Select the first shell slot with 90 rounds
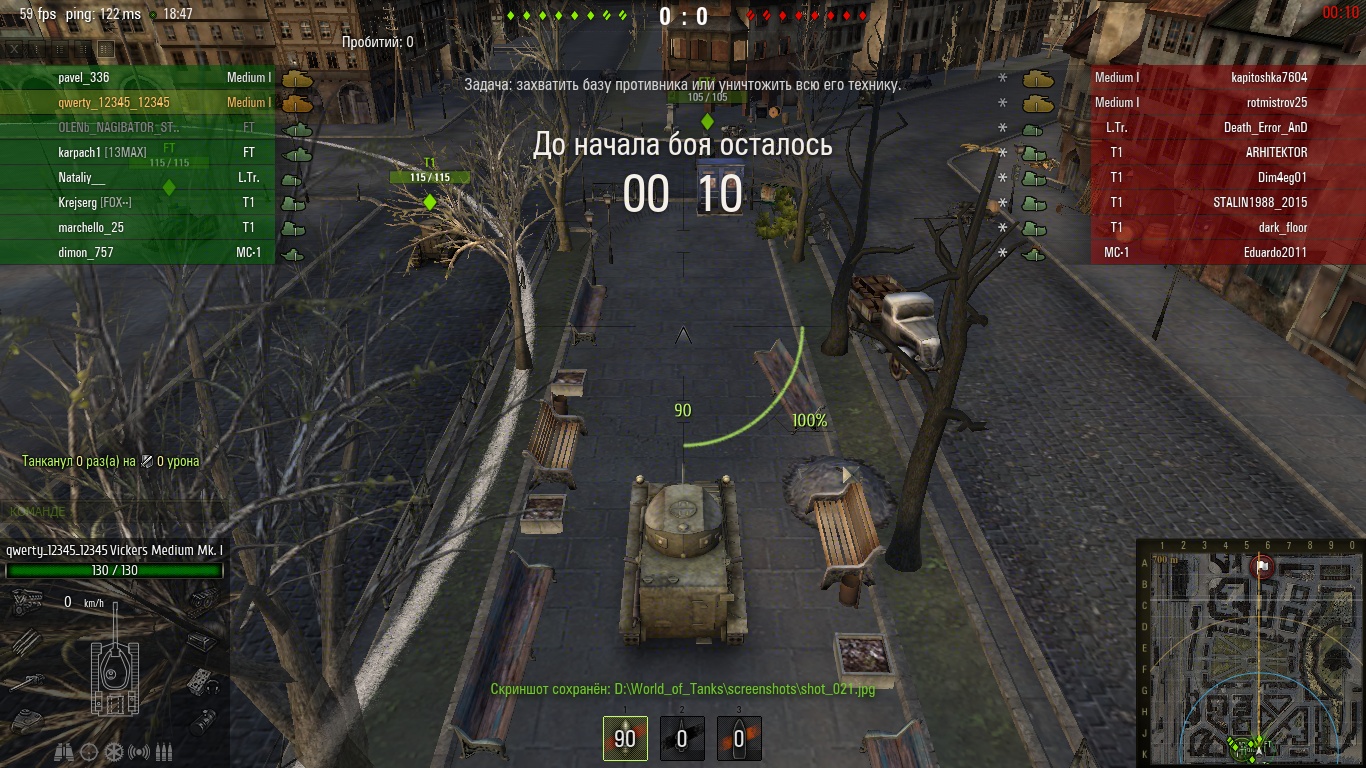 tap(625, 738)
